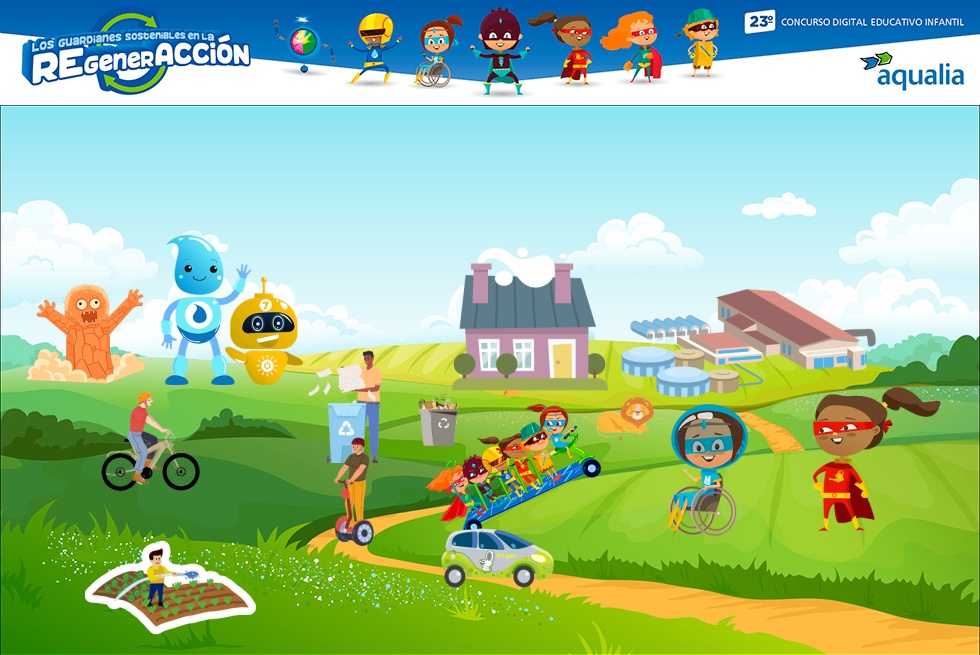Click the REgenerACCIÓN game logo
The height and width of the screenshot is (655, 980).
click(x=137, y=54)
